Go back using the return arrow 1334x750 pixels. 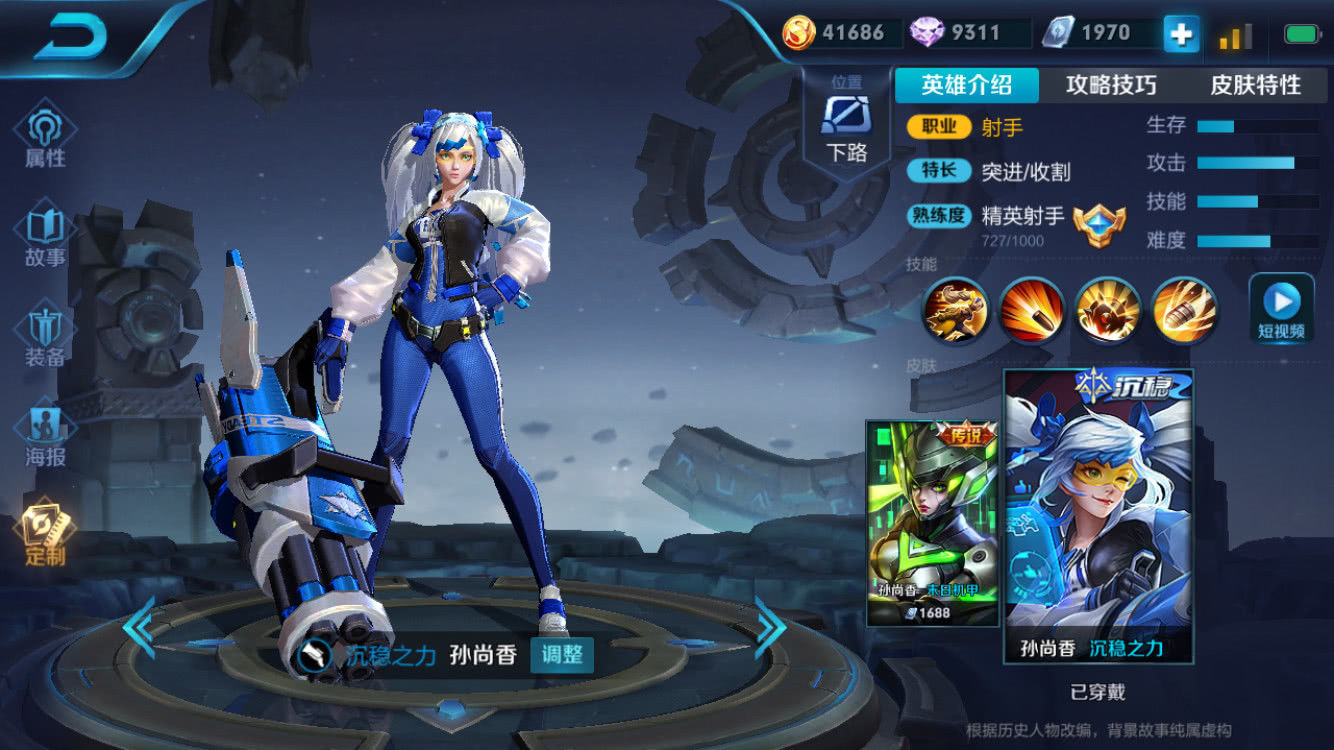coord(70,38)
